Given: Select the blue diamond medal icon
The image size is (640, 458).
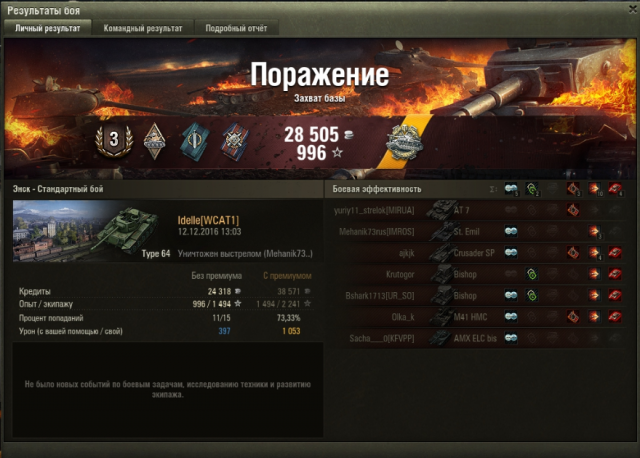Looking at the screenshot, I should pos(193,141).
